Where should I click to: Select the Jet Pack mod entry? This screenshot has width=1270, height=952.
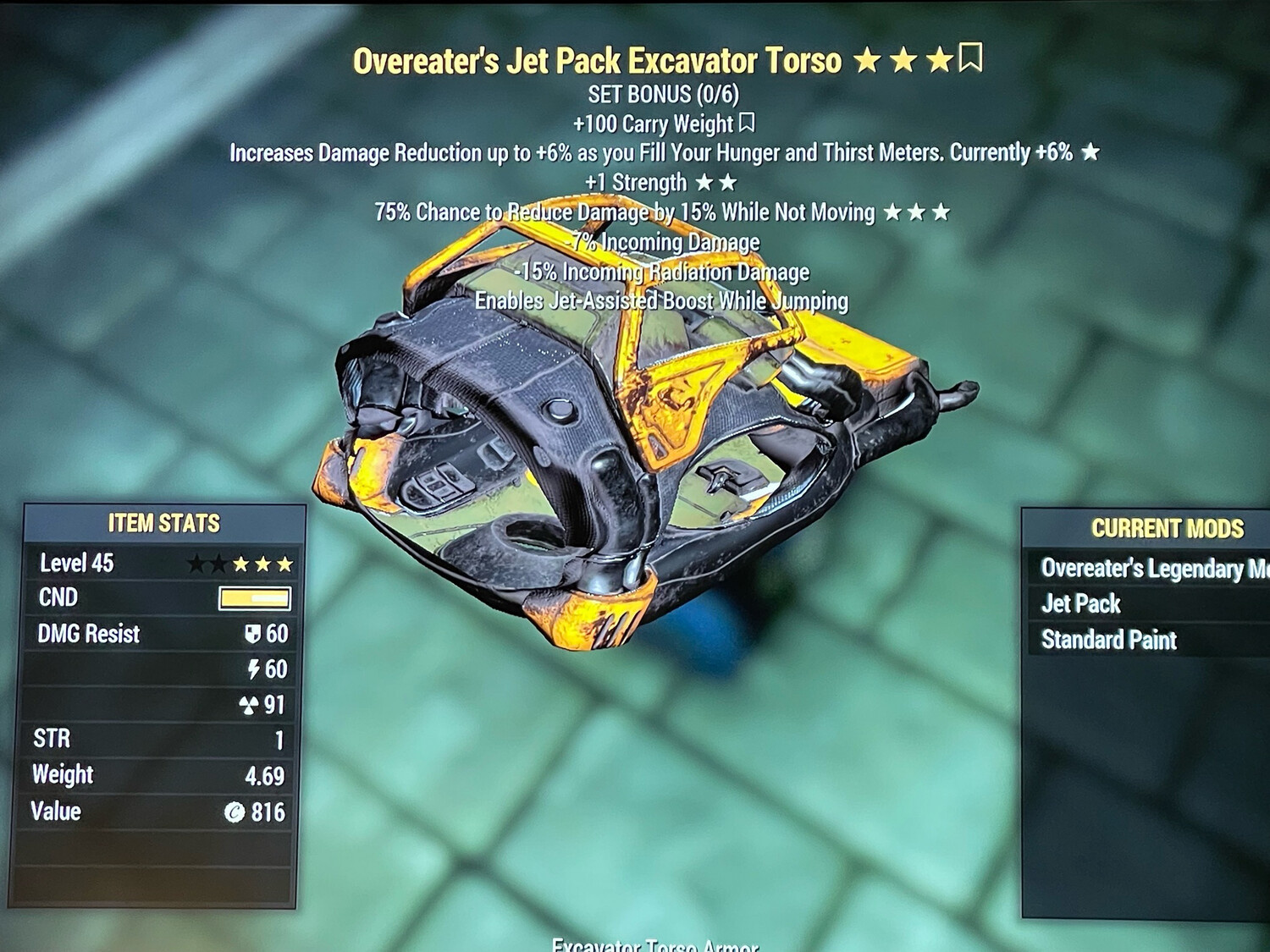tap(1080, 604)
